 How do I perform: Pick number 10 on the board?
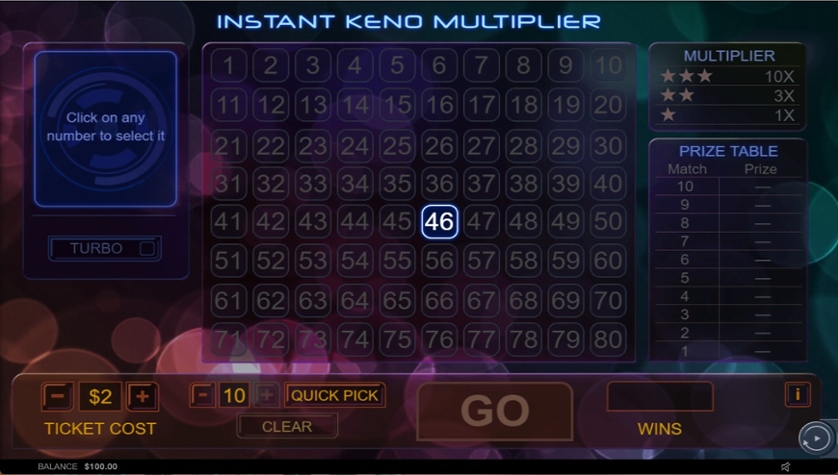(607, 66)
